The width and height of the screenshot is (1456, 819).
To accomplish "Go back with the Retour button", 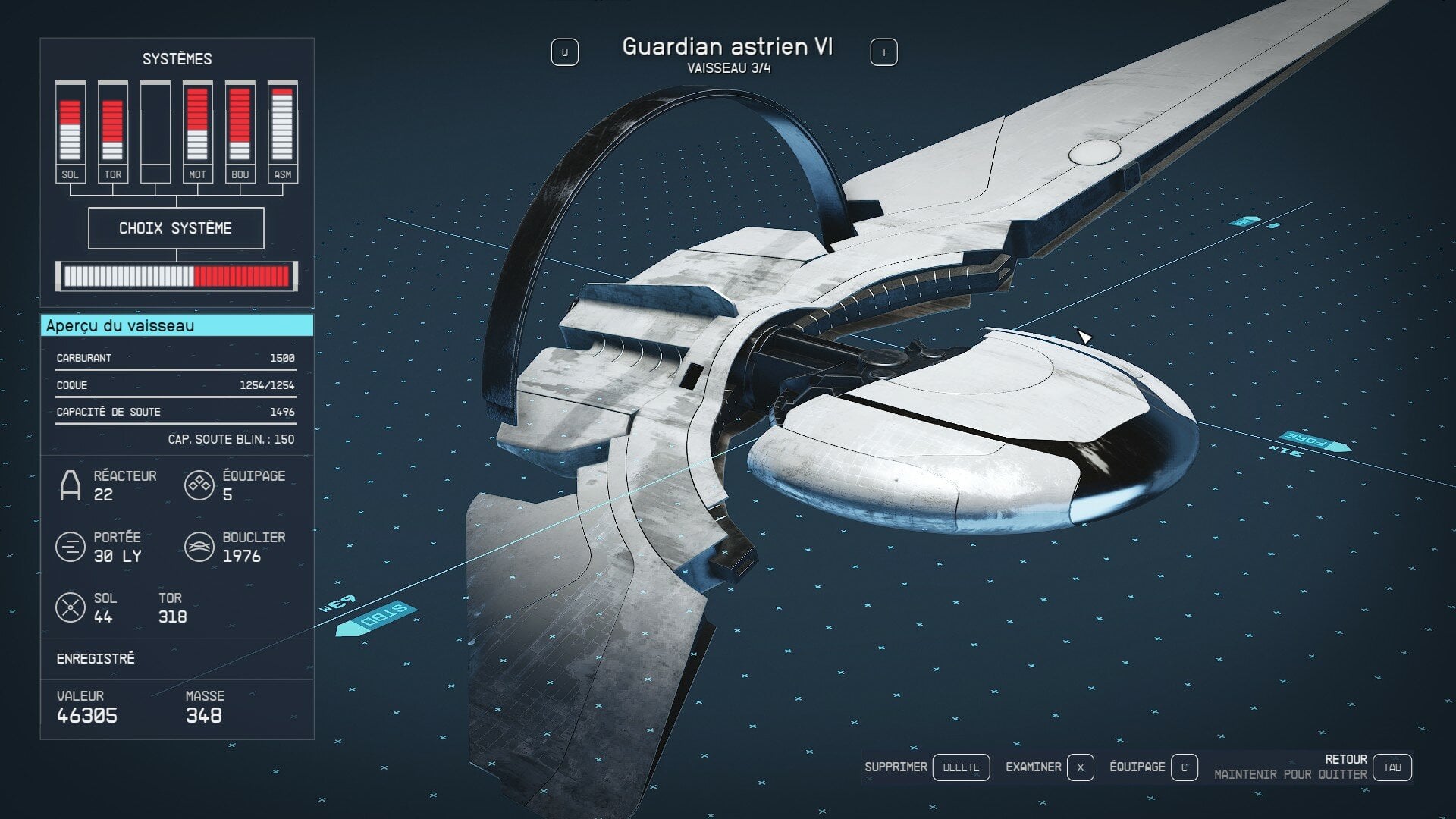I will click(1392, 767).
